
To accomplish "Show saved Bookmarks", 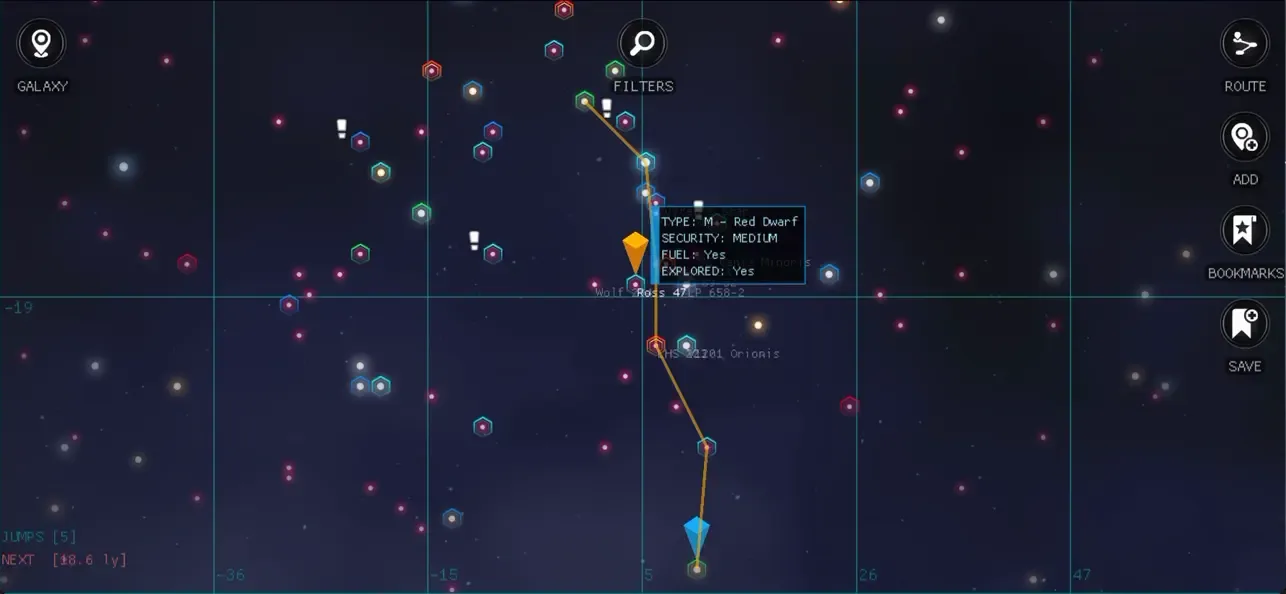I will click(x=1244, y=231).
